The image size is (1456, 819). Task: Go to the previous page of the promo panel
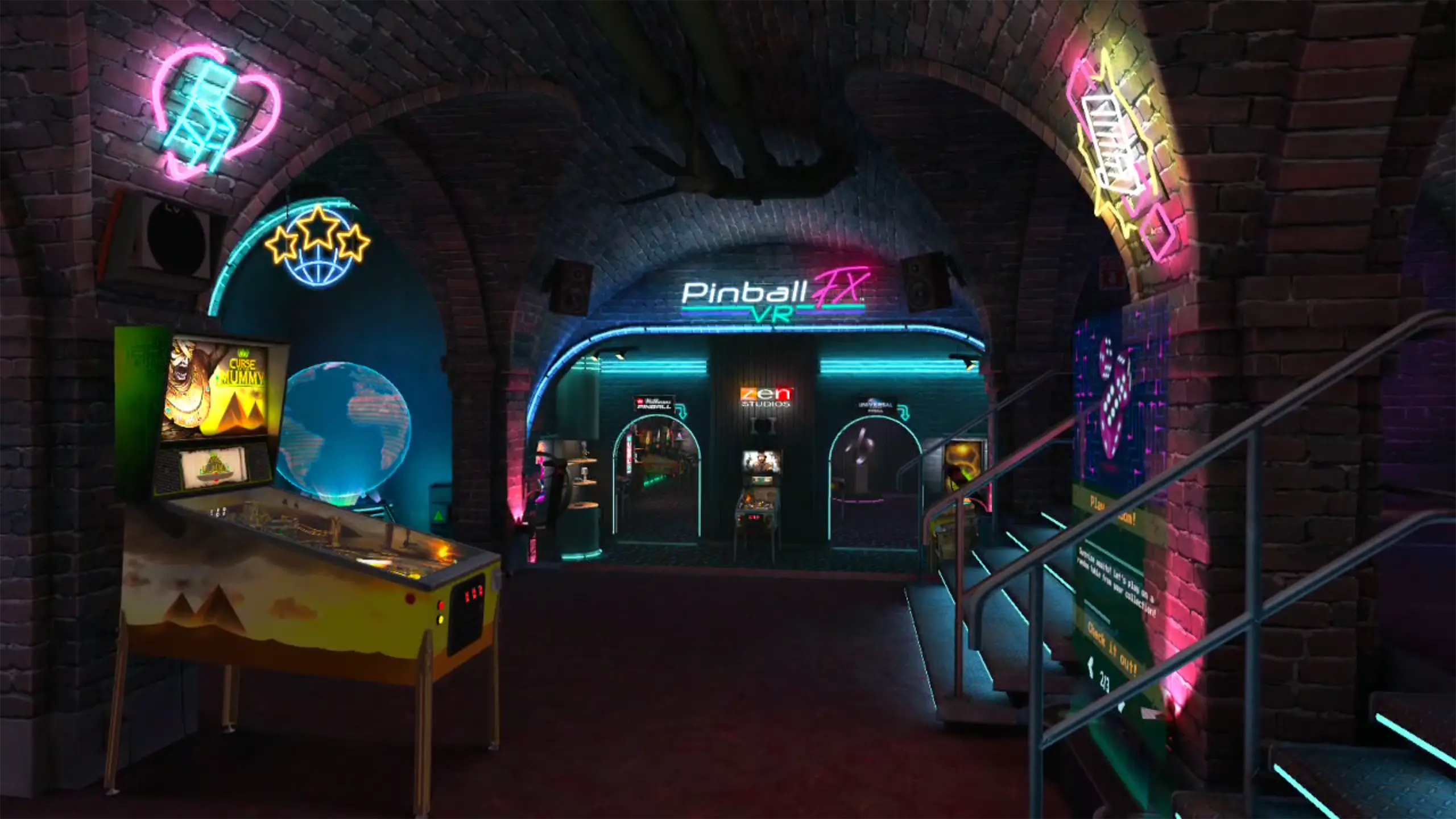(x=1090, y=668)
